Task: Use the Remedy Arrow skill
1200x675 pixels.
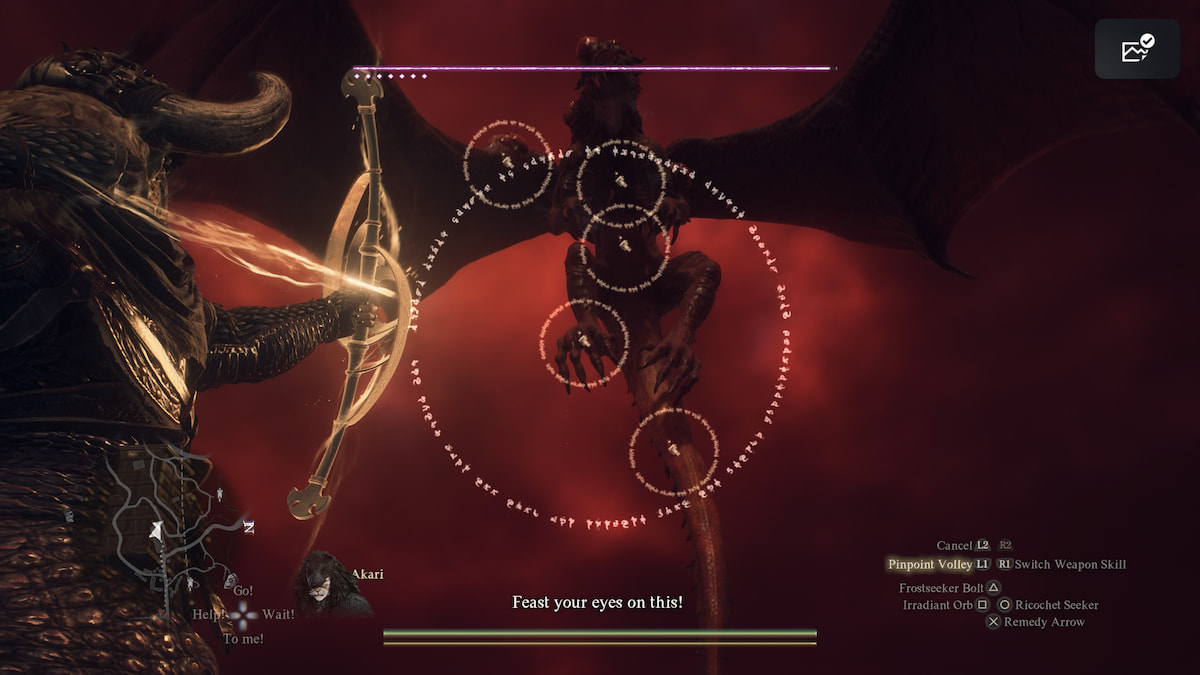Action: click(1044, 622)
